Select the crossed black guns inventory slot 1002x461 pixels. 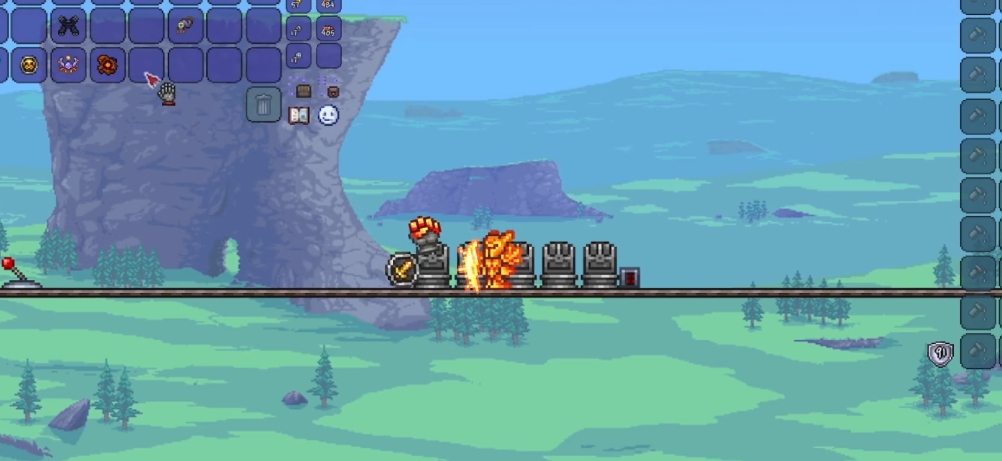pyautogui.click(x=68, y=26)
